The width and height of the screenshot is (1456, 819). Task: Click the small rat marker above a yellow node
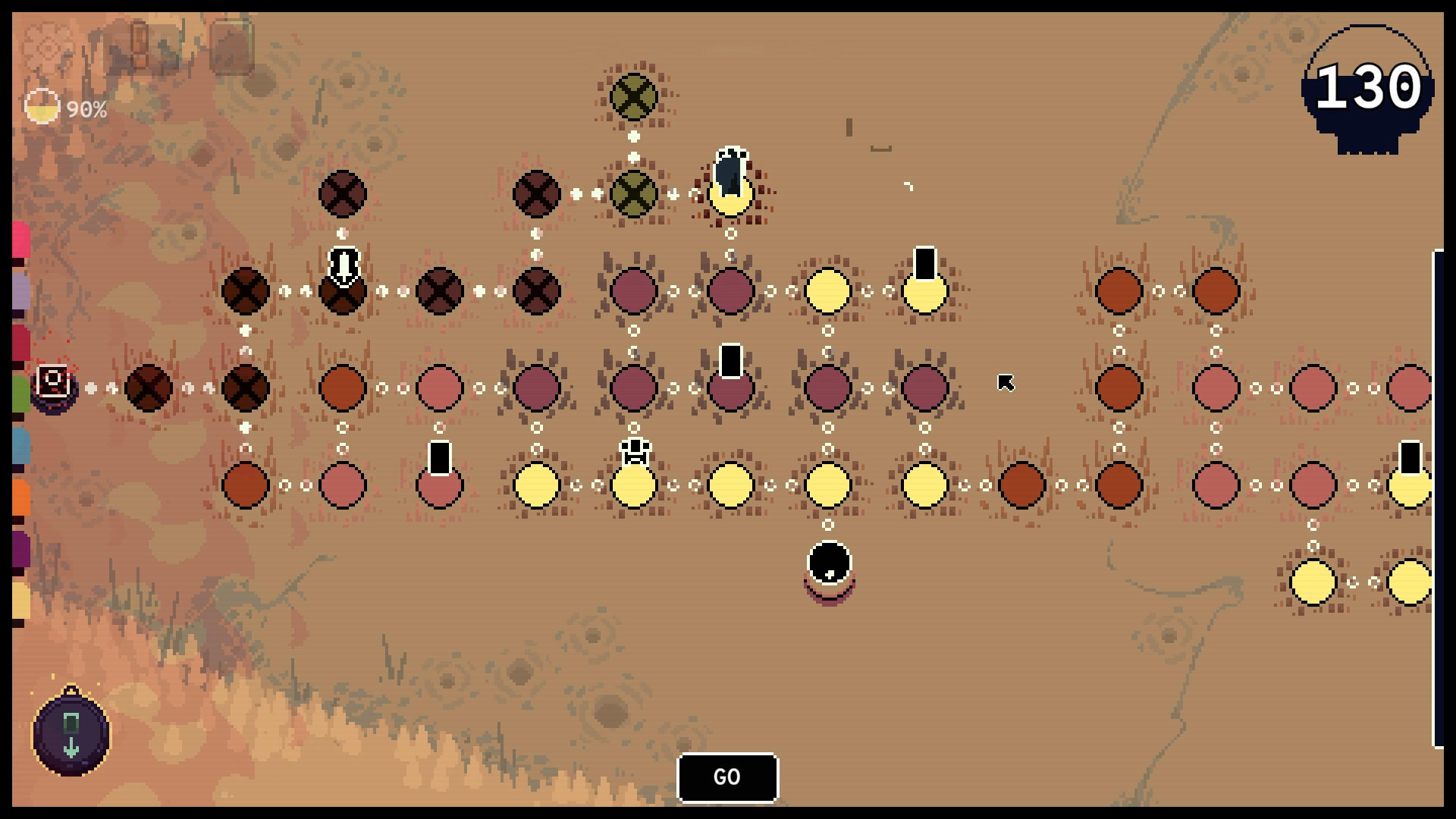pos(633,450)
